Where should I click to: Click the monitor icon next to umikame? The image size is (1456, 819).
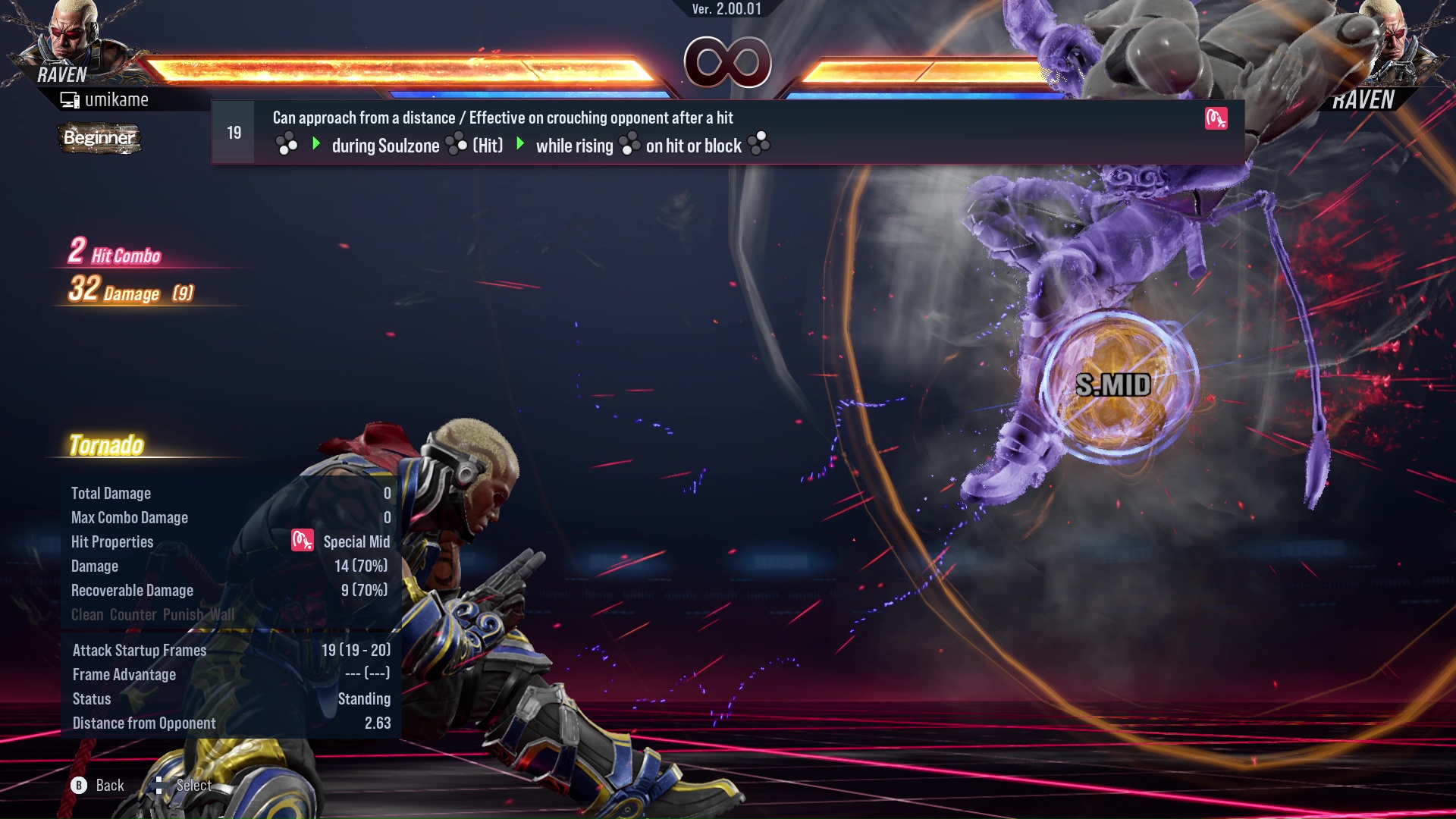[x=71, y=99]
